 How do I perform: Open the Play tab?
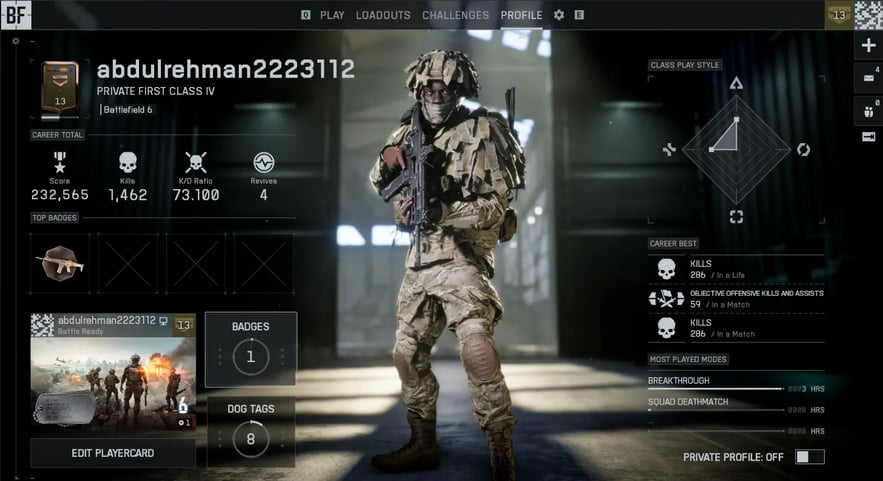click(x=331, y=15)
